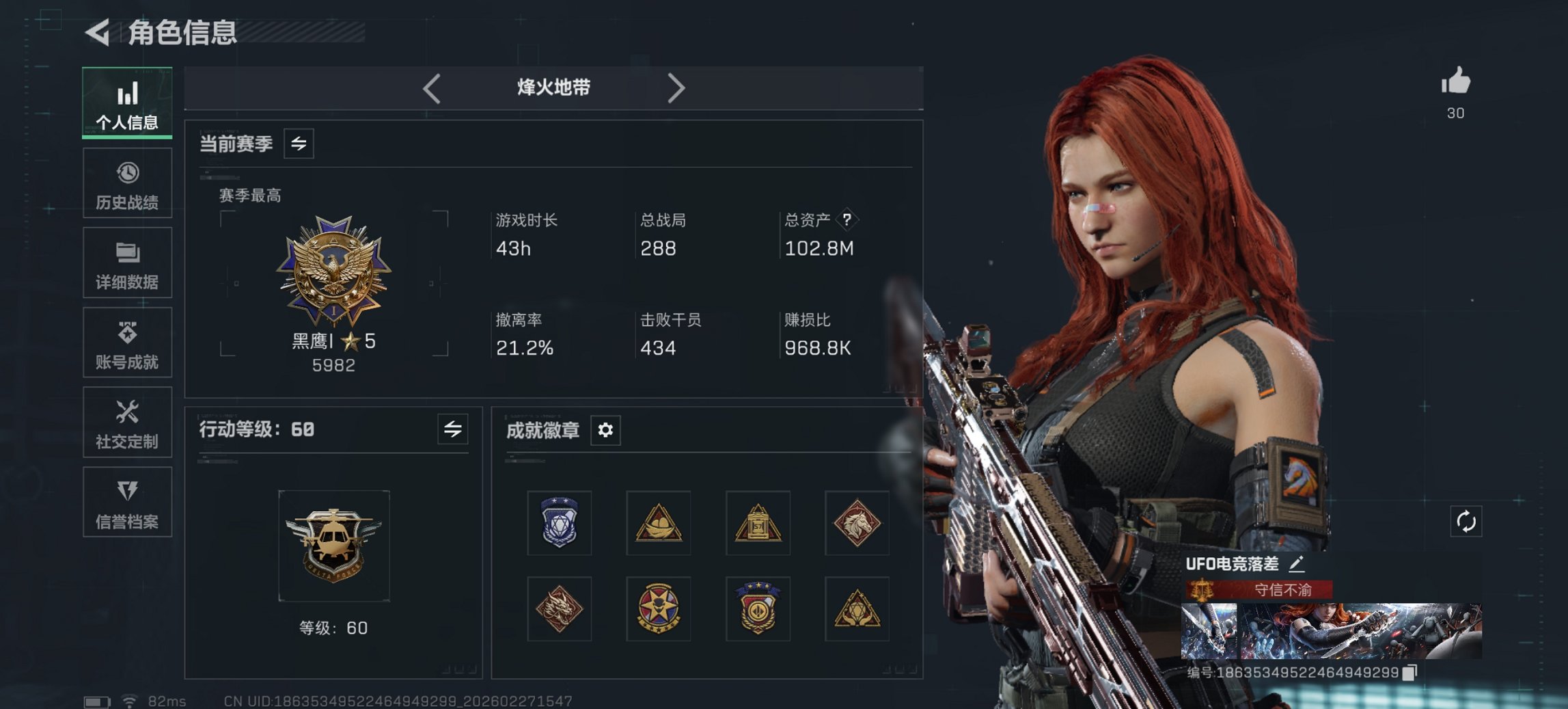This screenshot has height=709, width=1568.
Task: Select the helicopter 行动等级 emblem
Action: coord(335,545)
